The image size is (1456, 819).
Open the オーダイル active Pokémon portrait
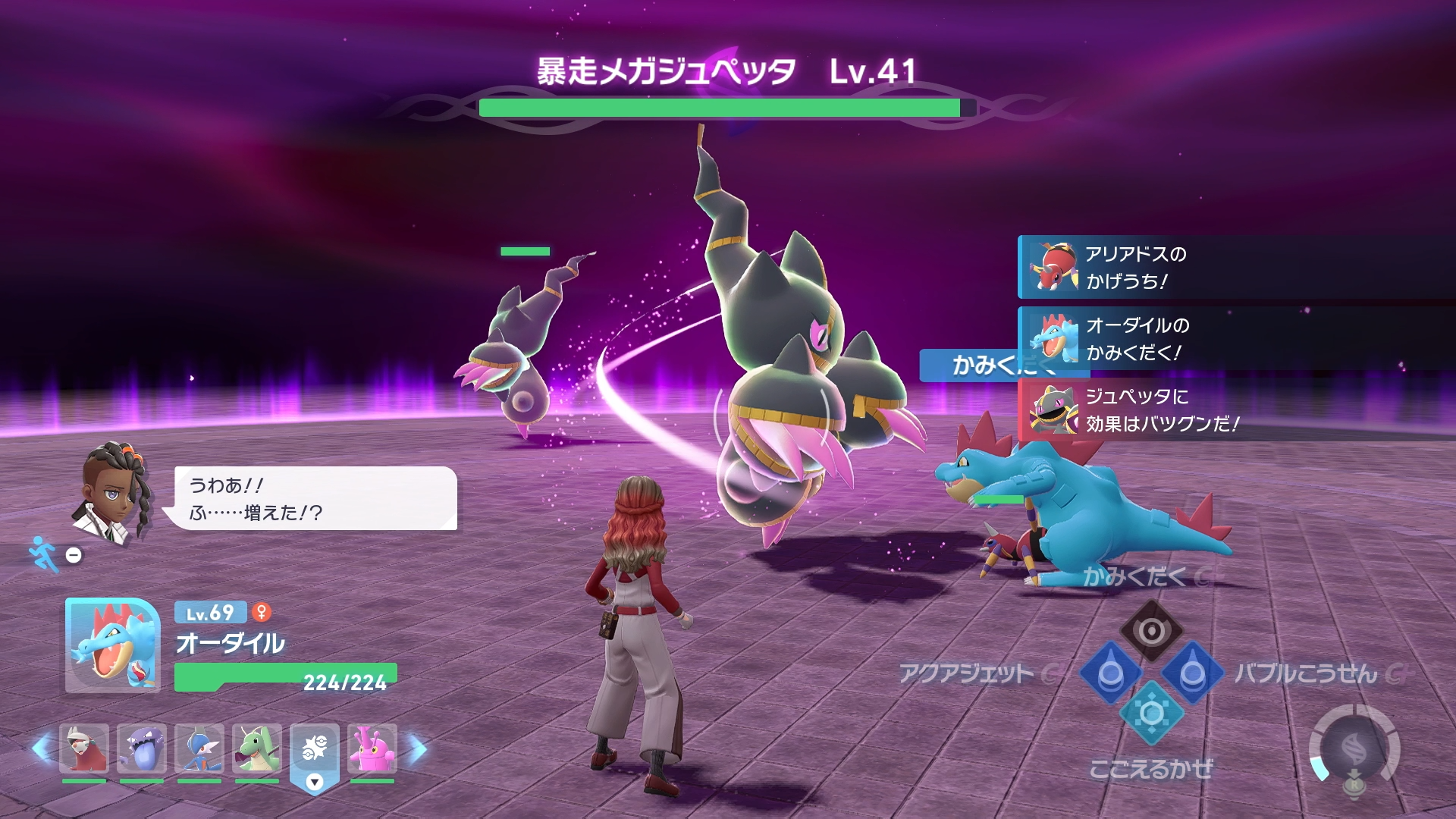[x=112, y=645]
